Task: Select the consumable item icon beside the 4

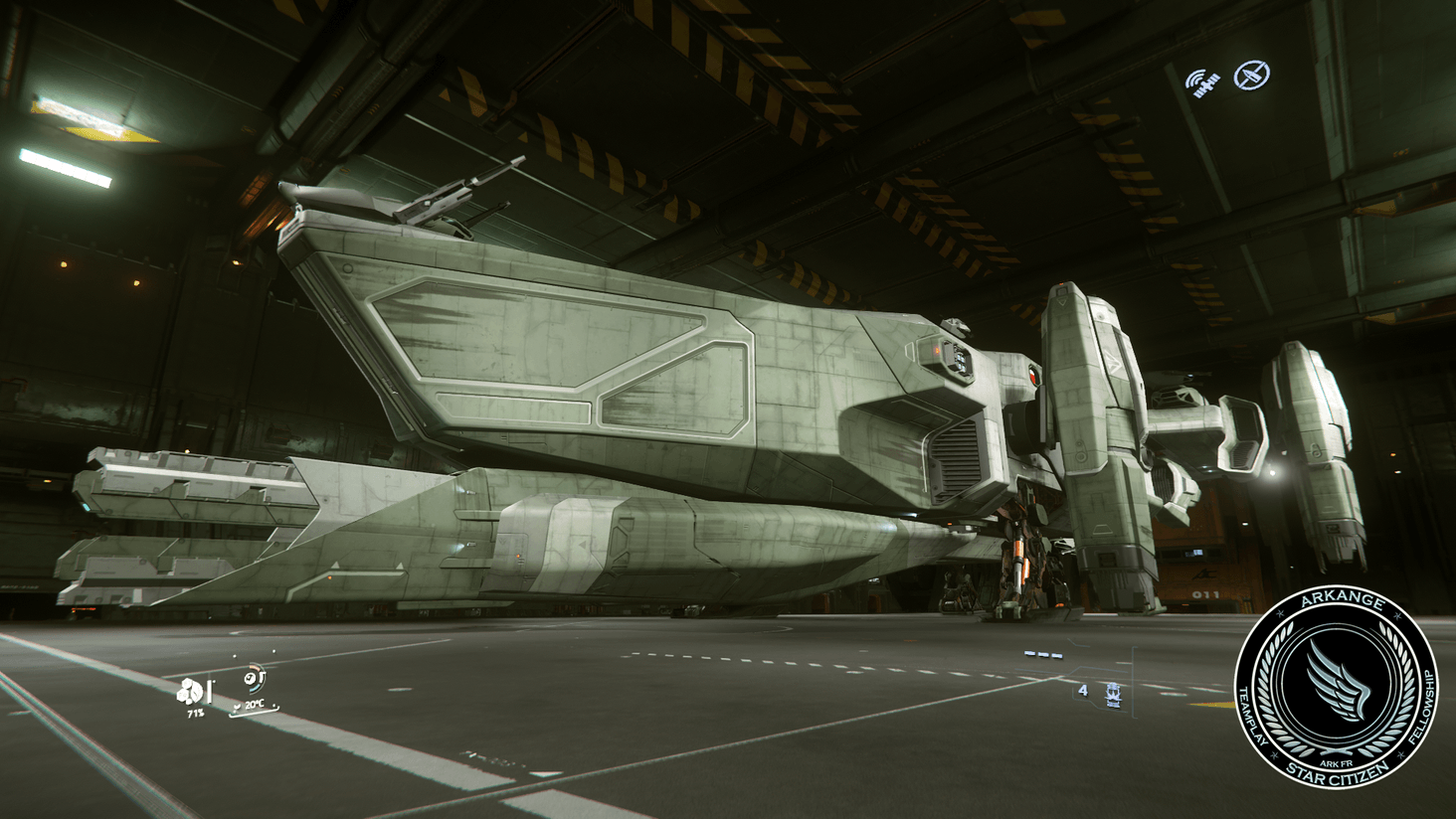Action: [x=1113, y=696]
